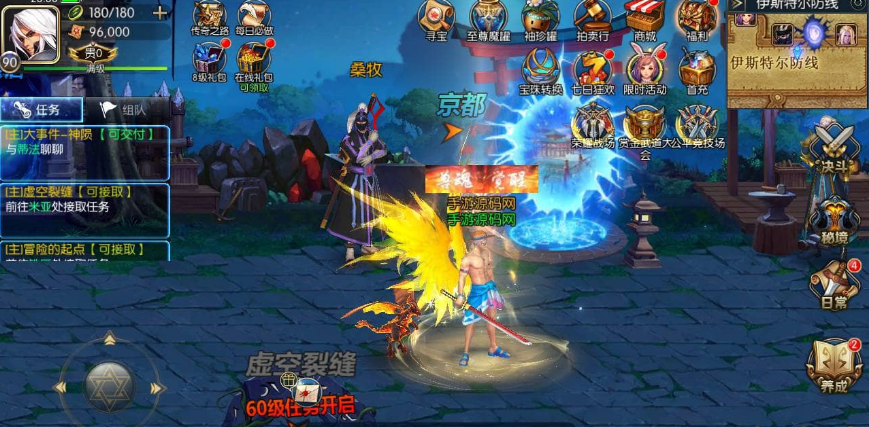
Task: Open the 拍卖行 auction house
Action: (x=594, y=18)
